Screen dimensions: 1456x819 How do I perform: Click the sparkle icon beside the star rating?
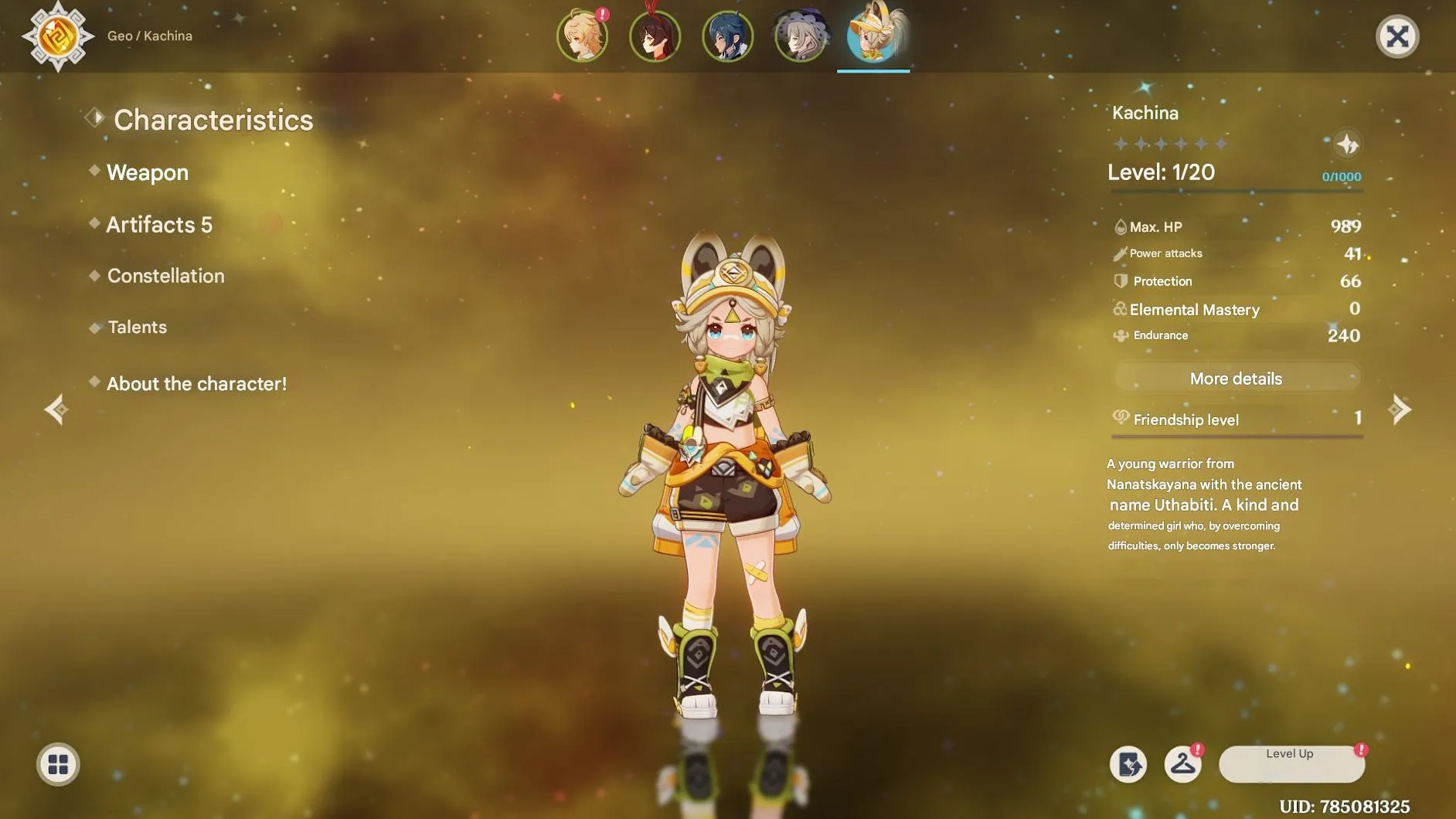(1347, 144)
